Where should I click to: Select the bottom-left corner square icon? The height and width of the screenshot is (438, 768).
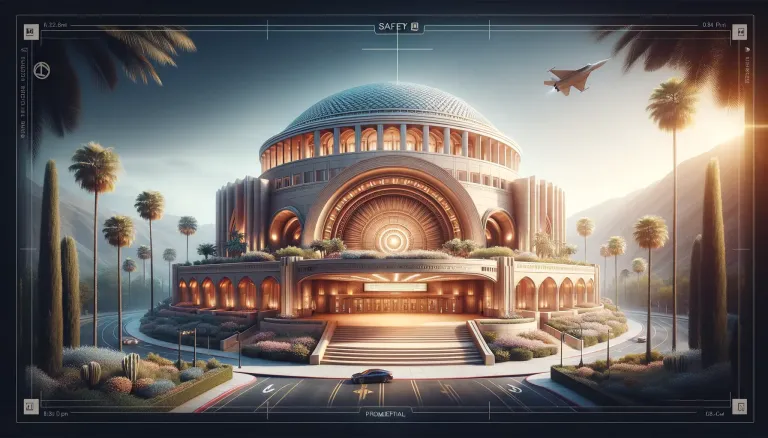(29, 408)
